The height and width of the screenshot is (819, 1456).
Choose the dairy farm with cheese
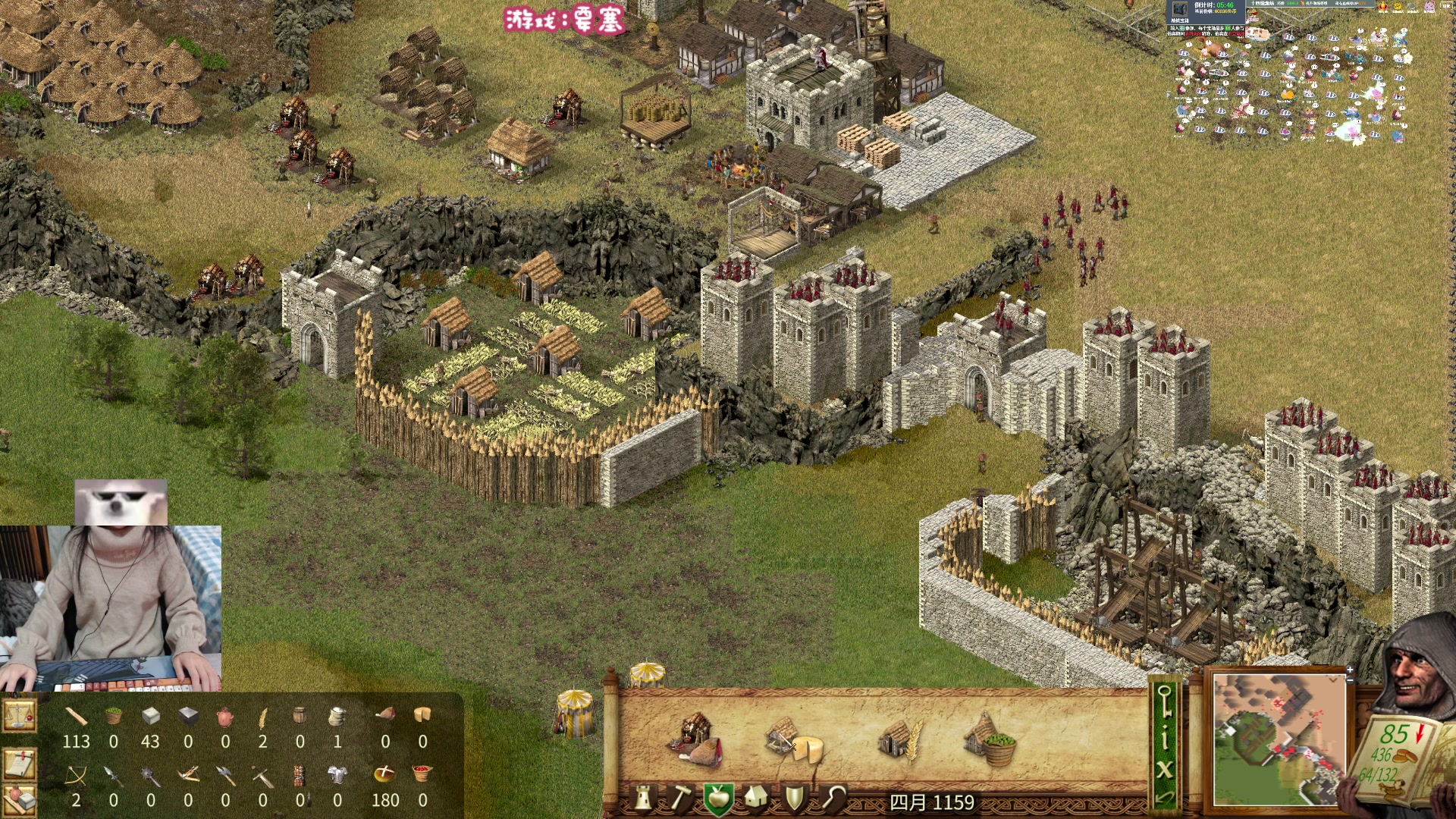(793, 739)
